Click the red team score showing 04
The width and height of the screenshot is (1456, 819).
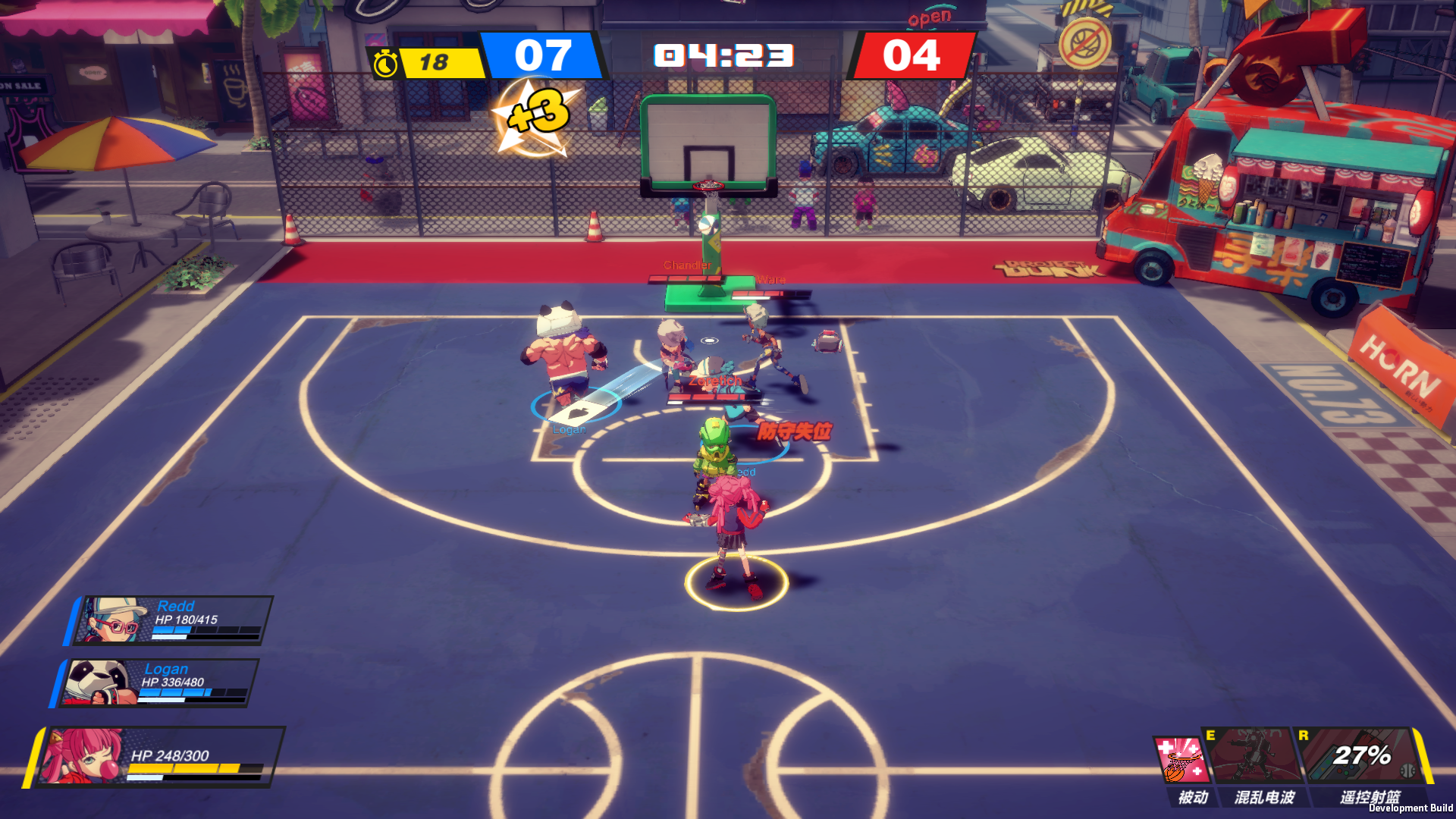click(x=911, y=55)
